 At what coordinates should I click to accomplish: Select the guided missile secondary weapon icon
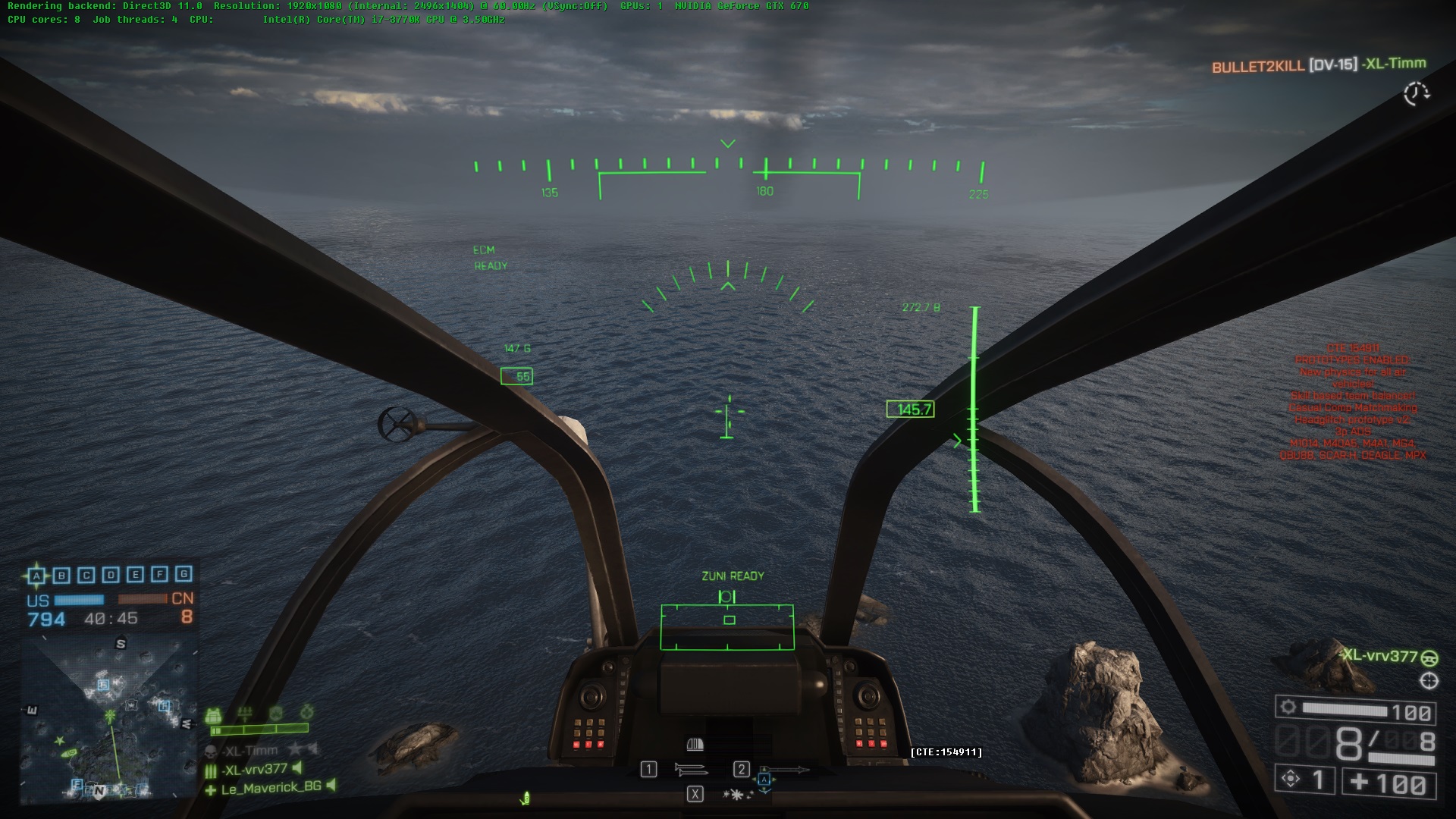tap(786, 770)
